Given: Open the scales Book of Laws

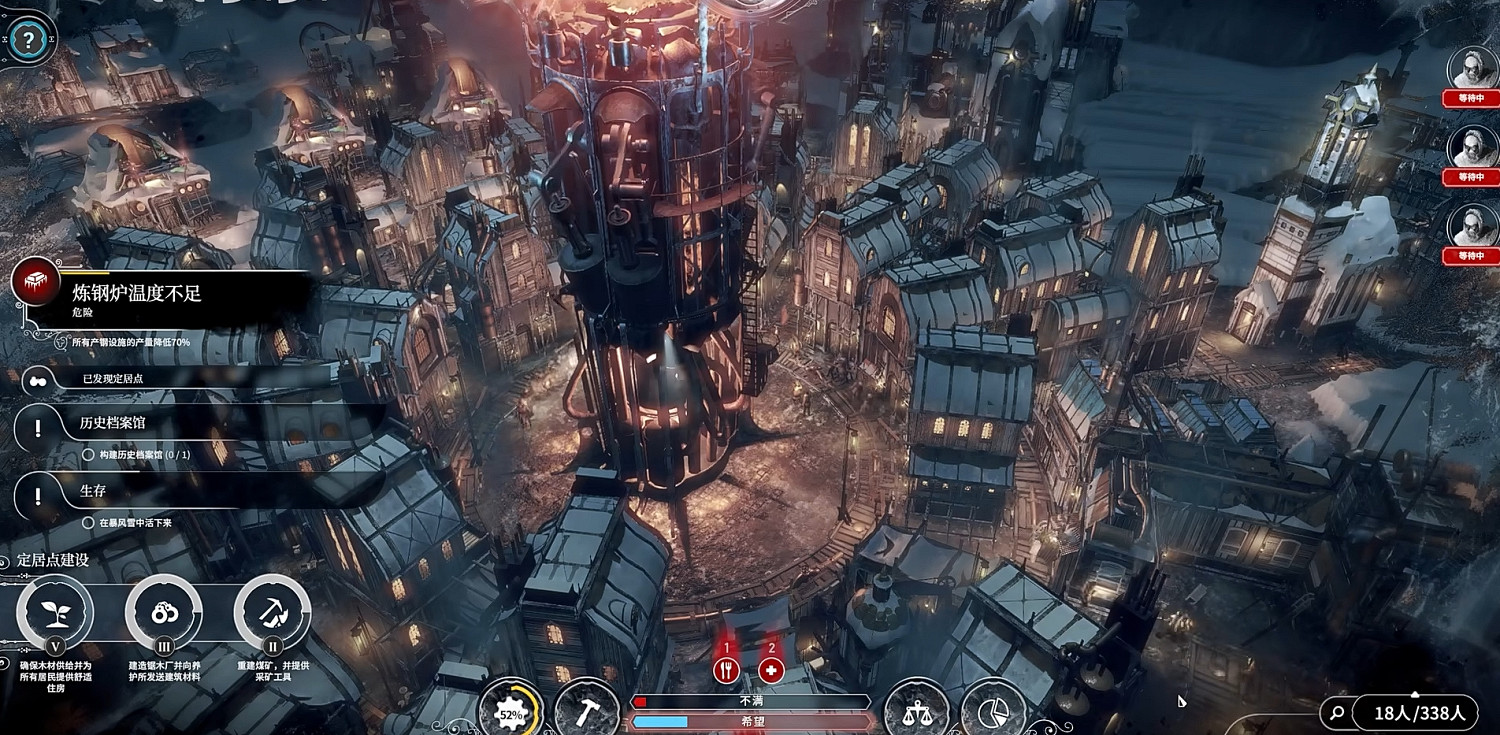Looking at the screenshot, I should [916, 712].
